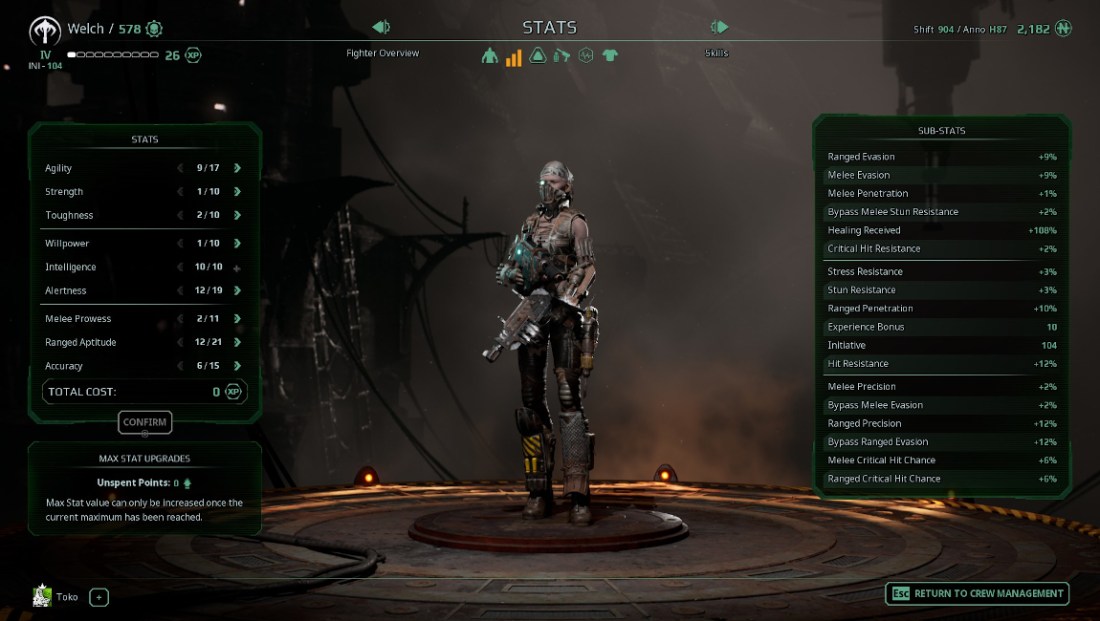This screenshot has height=621, width=1100.
Task: Select the orange bar-chart stats tab
Action: 514,57
